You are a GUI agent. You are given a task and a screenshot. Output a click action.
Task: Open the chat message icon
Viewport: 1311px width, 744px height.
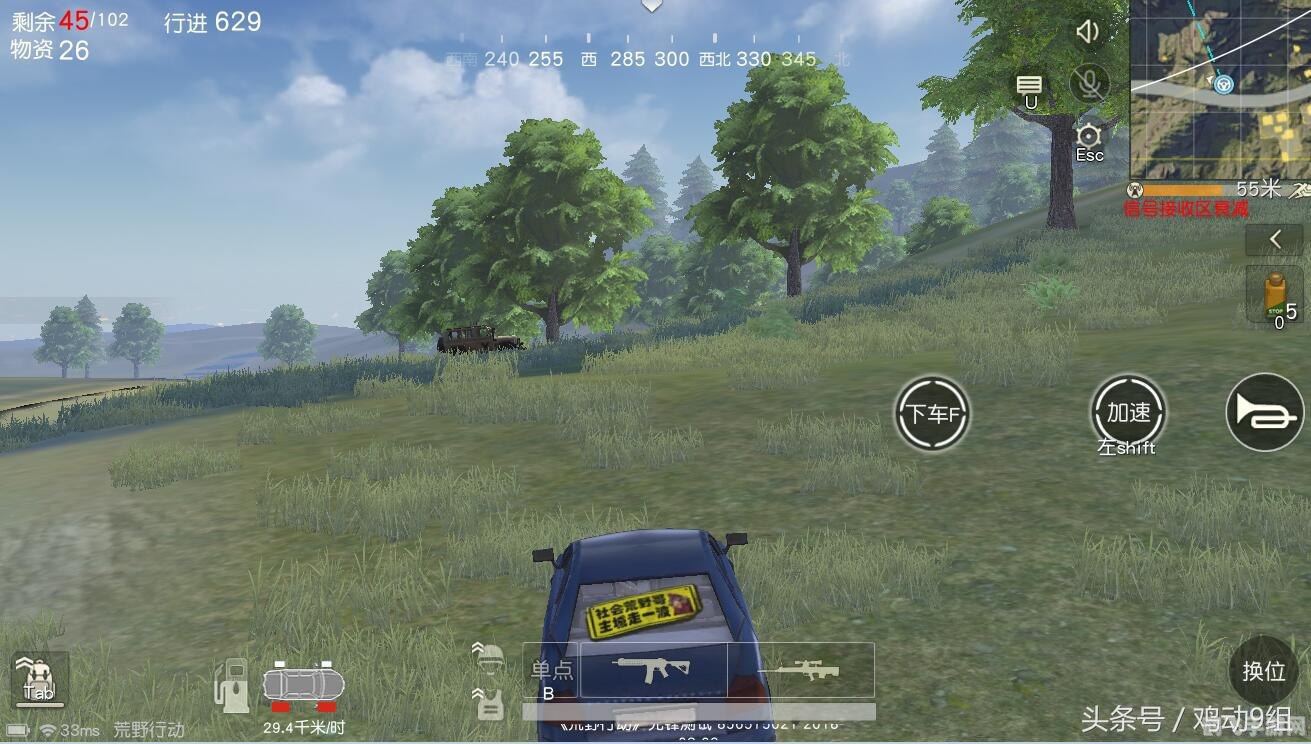pyautogui.click(x=1029, y=85)
